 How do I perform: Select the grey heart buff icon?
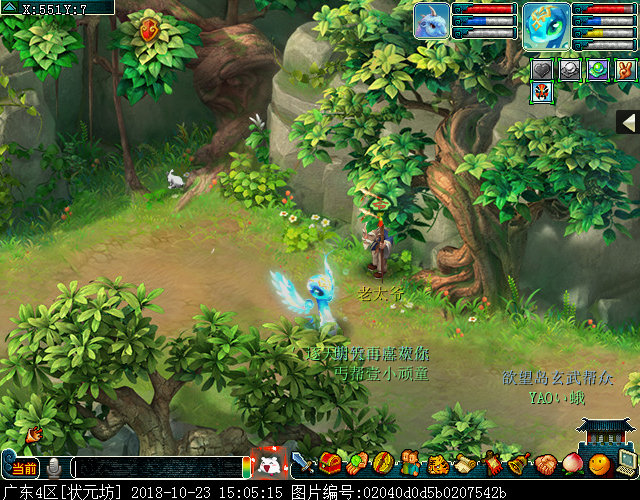[541, 69]
